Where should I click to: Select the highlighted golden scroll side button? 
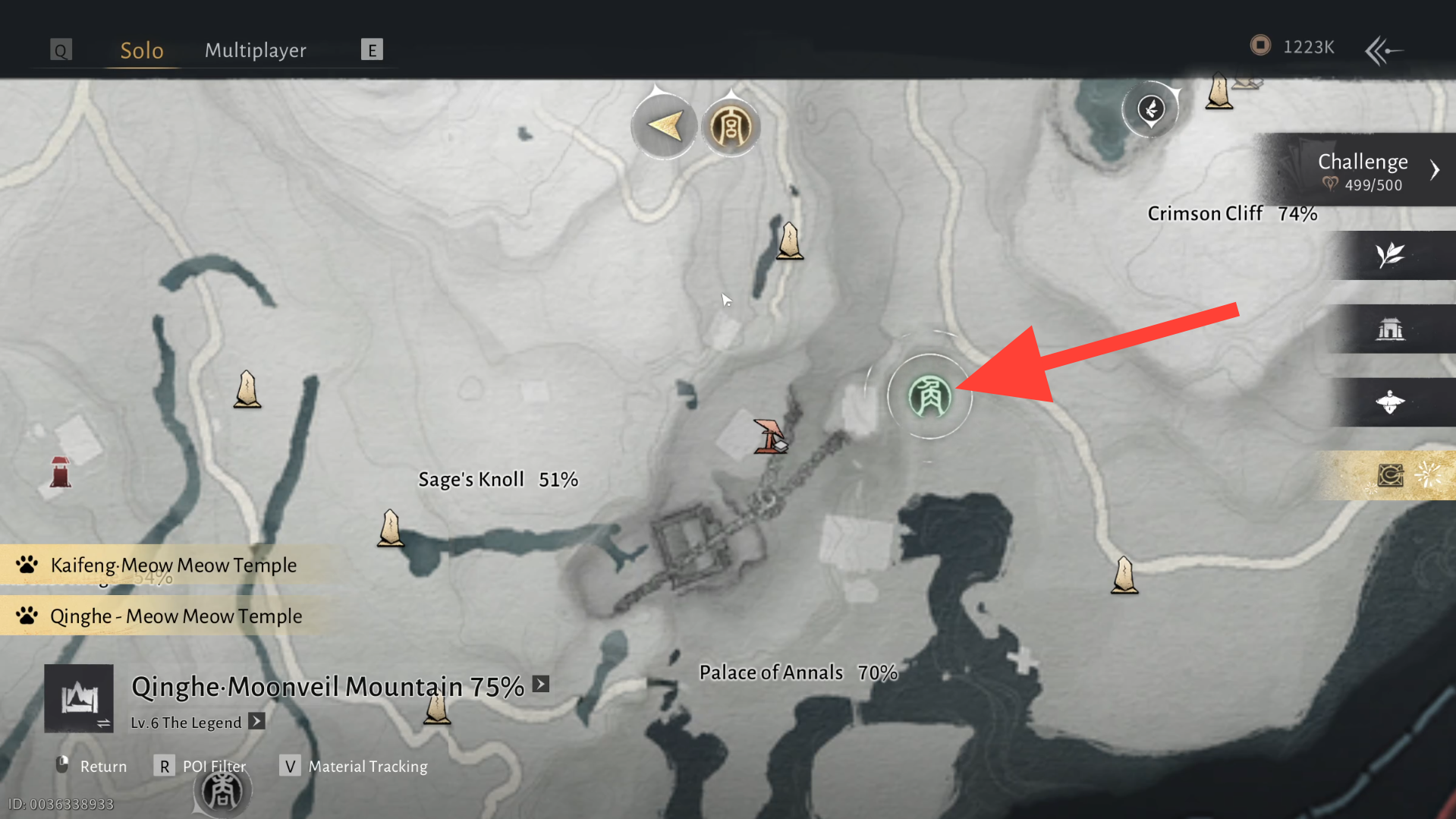(1392, 476)
